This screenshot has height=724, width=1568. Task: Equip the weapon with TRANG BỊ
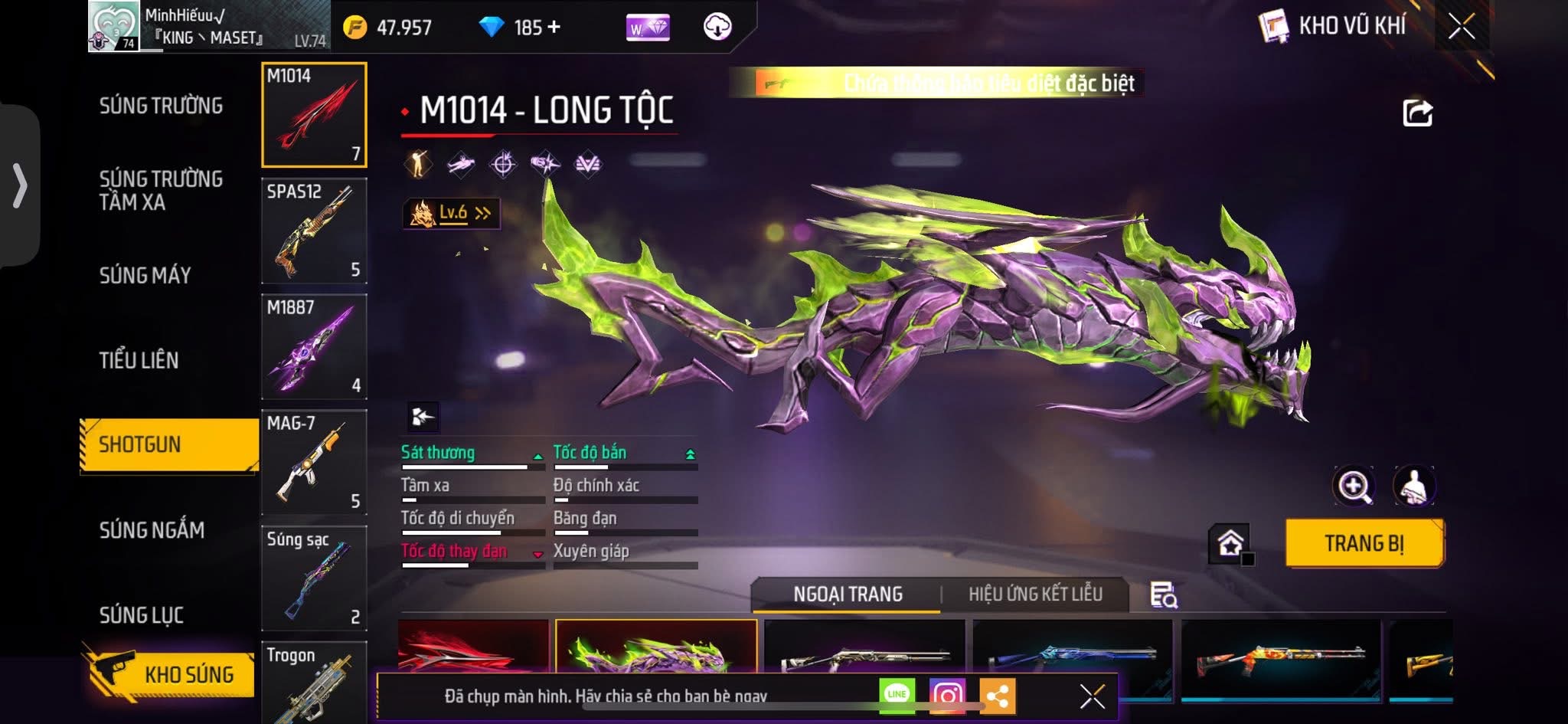[x=1364, y=543]
